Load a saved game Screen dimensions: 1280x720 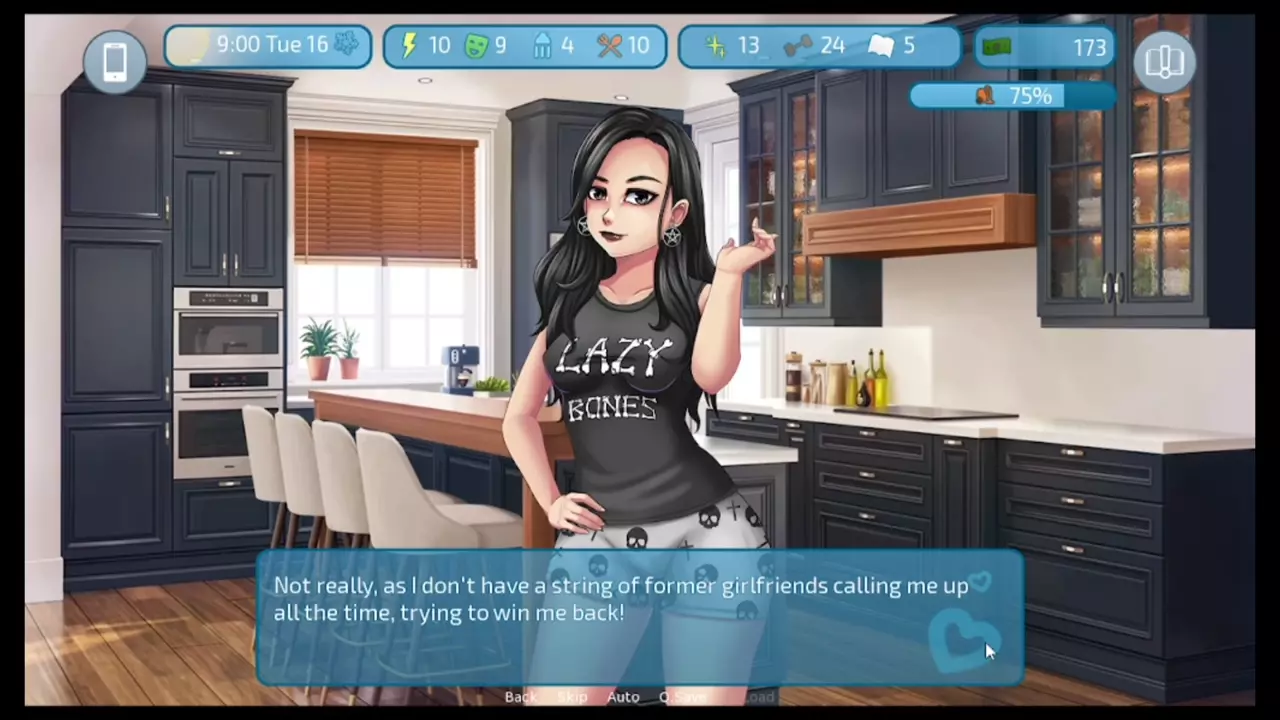(x=760, y=697)
